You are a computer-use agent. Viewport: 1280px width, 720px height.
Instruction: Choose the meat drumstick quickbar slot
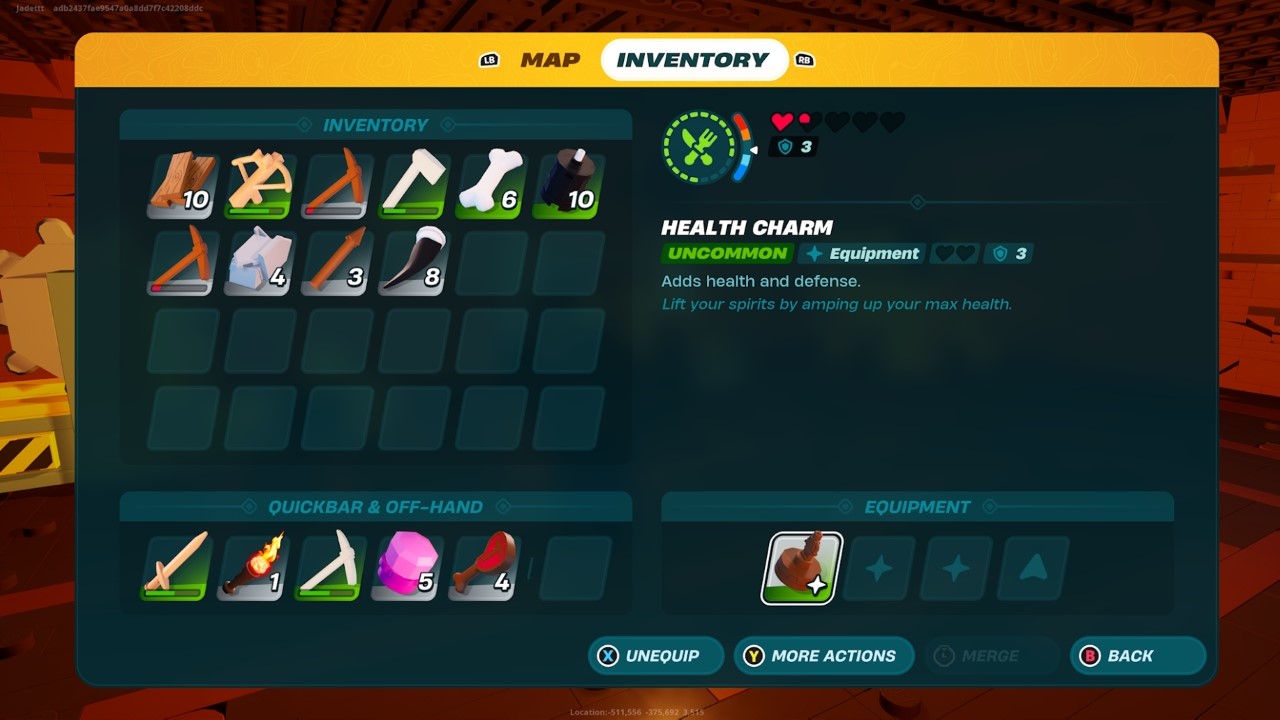pyautogui.click(x=484, y=567)
